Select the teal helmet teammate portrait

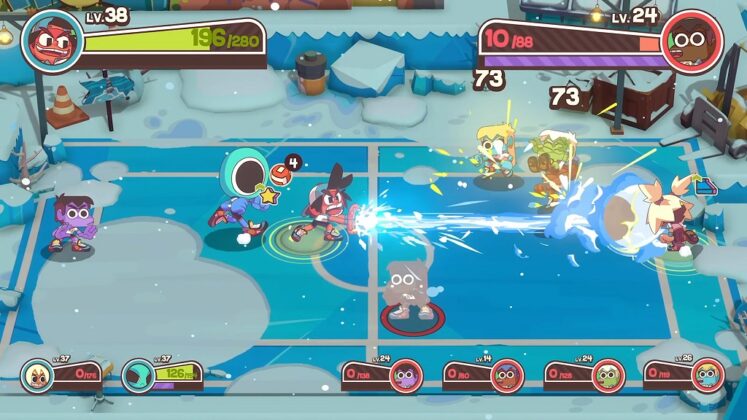tap(137, 376)
